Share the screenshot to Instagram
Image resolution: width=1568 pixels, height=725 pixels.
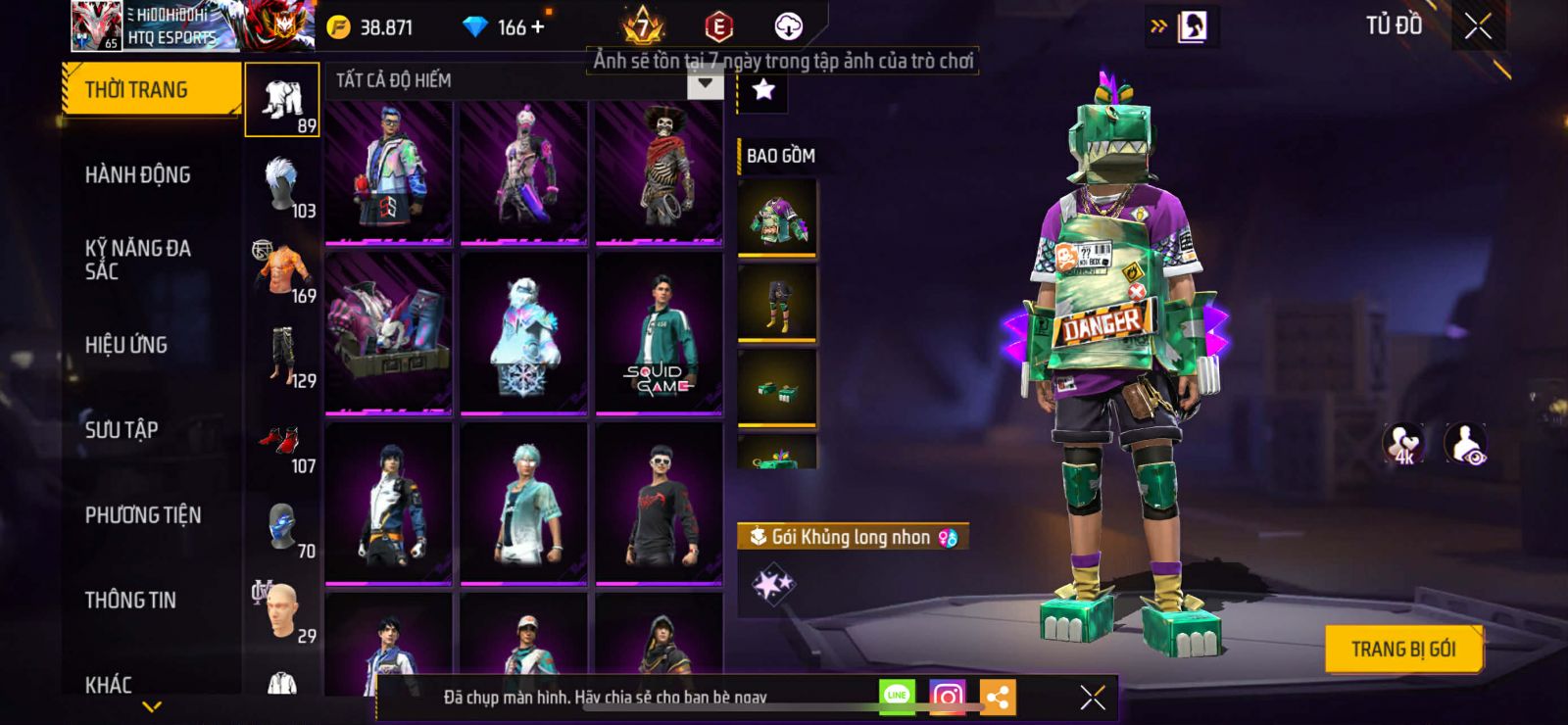[x=947, y=697]
